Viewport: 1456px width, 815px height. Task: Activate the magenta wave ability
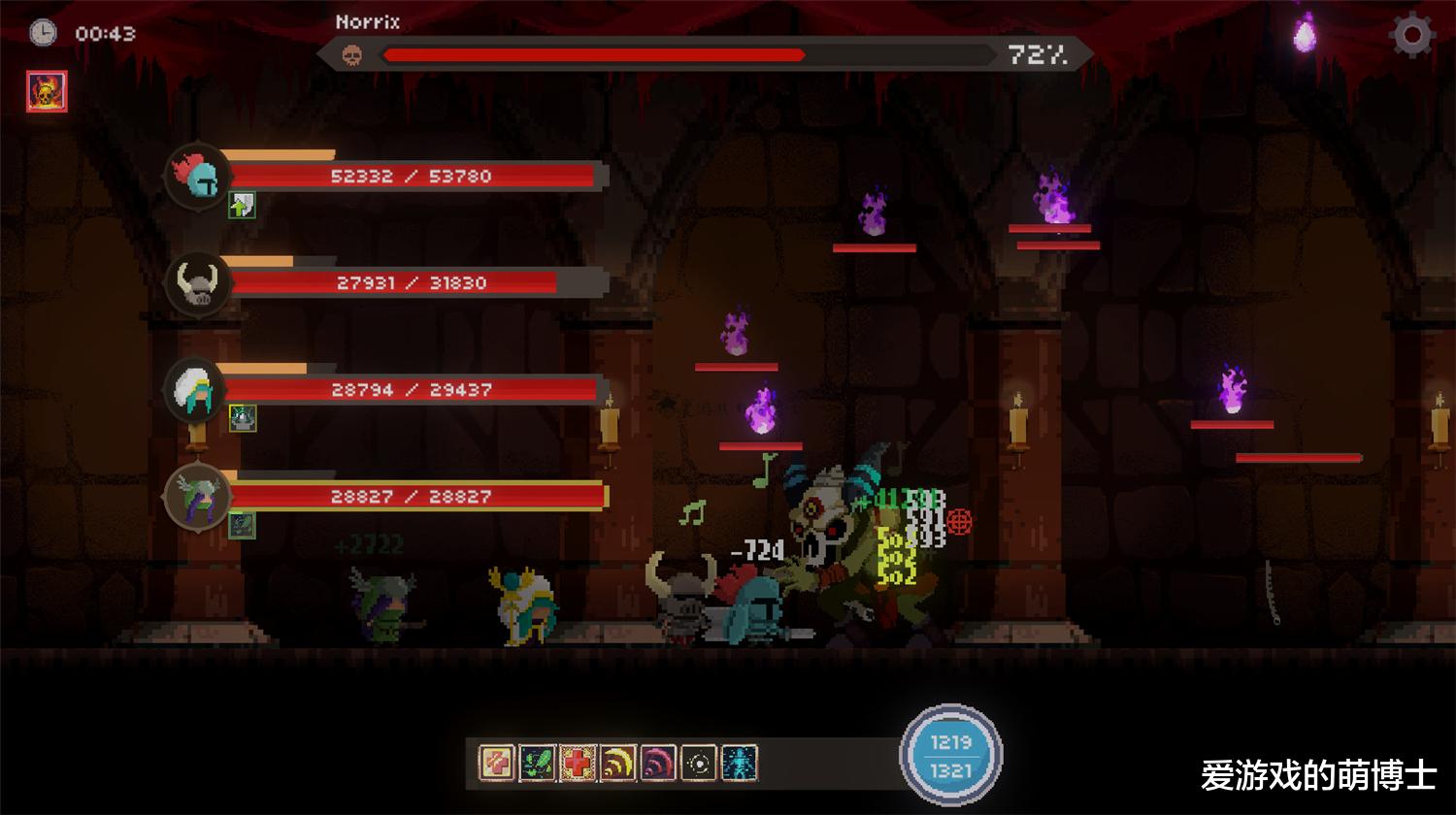(x=658, y=763)
